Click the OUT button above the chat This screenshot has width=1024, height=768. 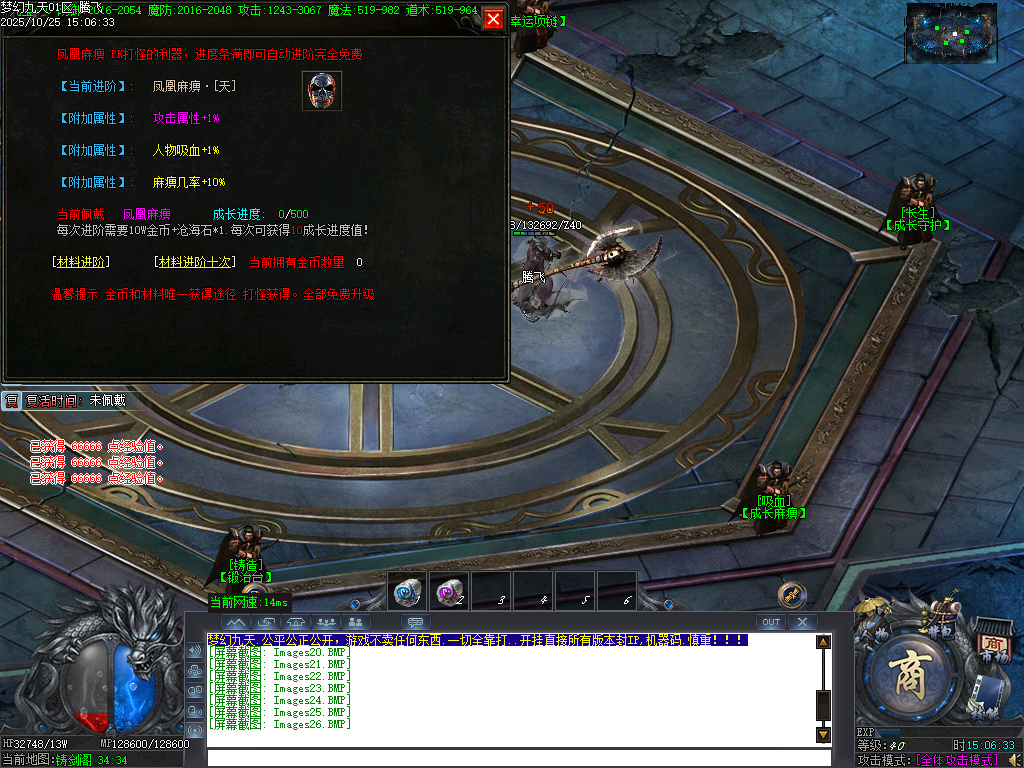tap(770, 622)
